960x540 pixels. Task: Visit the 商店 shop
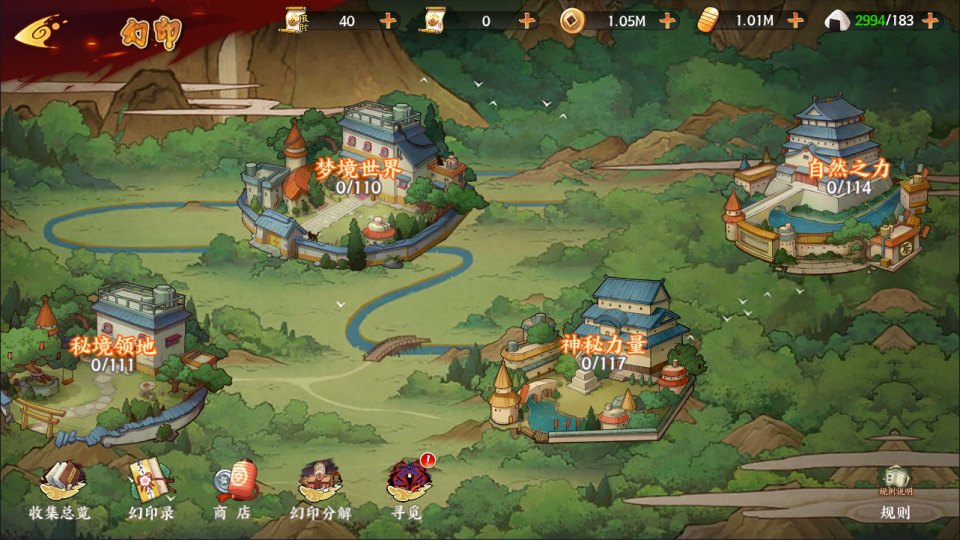[233, 492]
